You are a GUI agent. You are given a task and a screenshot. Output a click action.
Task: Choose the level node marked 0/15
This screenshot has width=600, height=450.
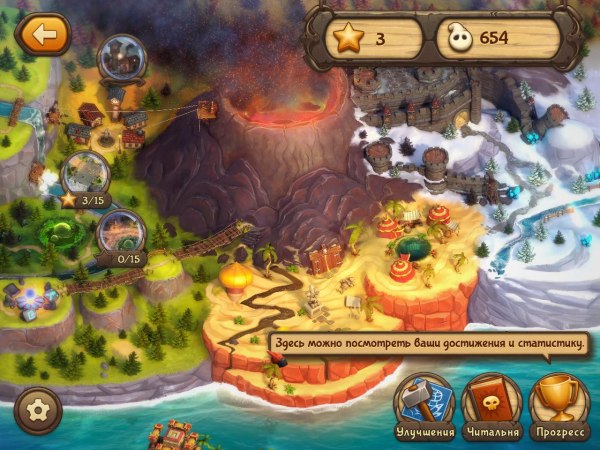click(x=121, y=232)
